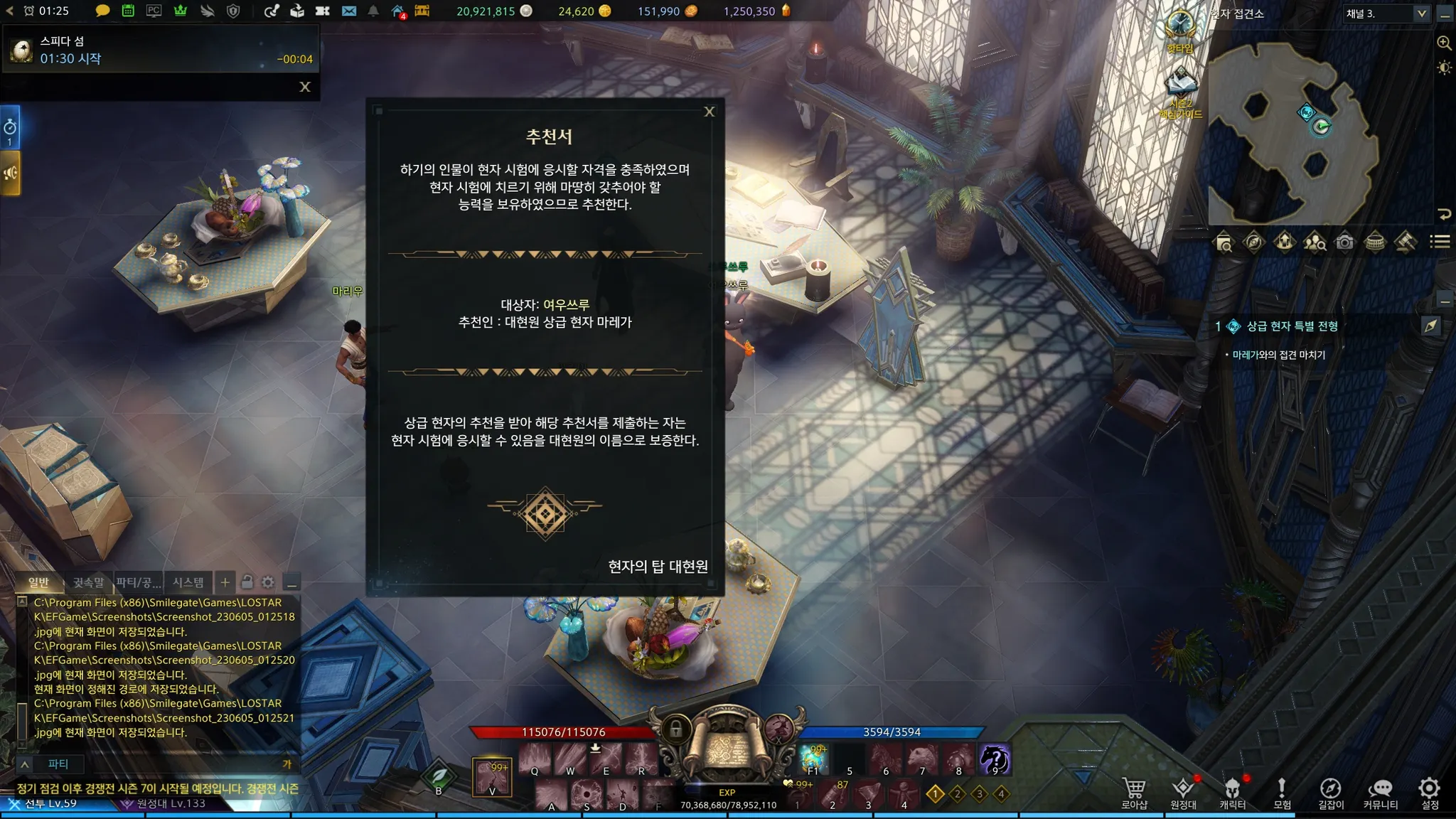This screenshot has width=1456, height=819.
Task: Open the 시스템 chat tab
Action: click(188, 583)
